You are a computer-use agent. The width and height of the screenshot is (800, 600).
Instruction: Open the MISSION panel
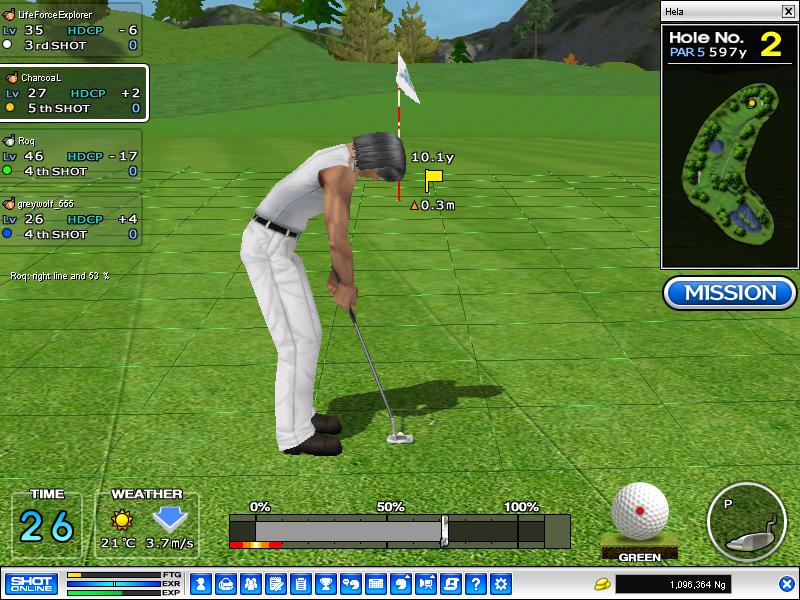click(x=729, y=292)
